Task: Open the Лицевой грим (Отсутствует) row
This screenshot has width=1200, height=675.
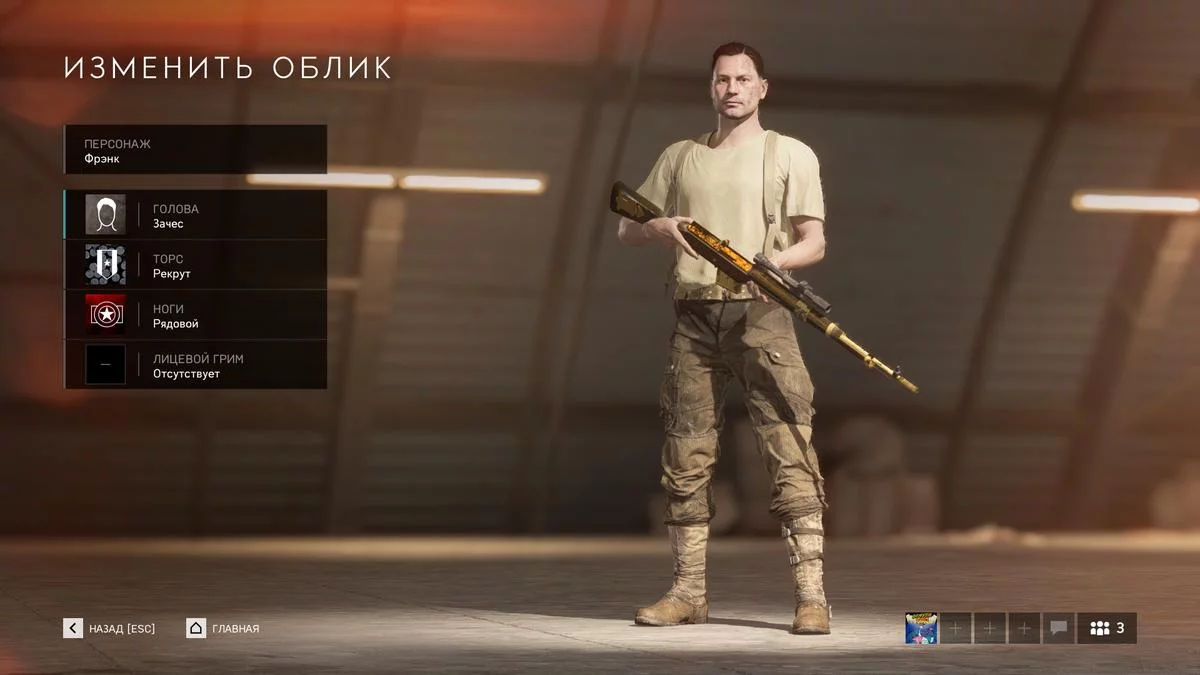Action: (196, 365)
